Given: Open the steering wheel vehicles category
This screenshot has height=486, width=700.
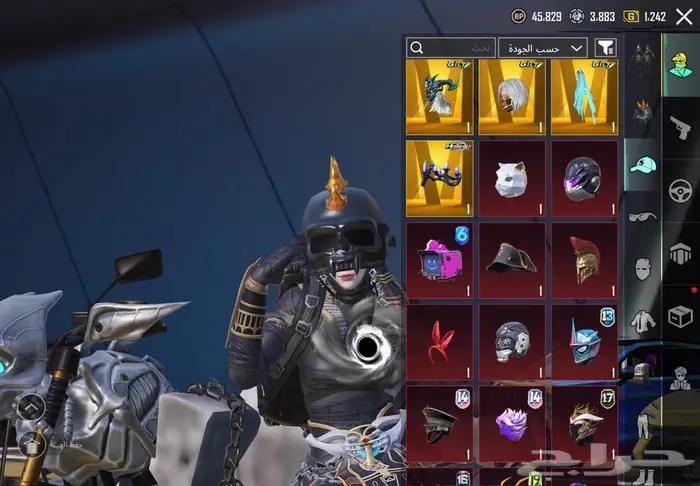Looking at the screenshot, I should coord(681,190).
